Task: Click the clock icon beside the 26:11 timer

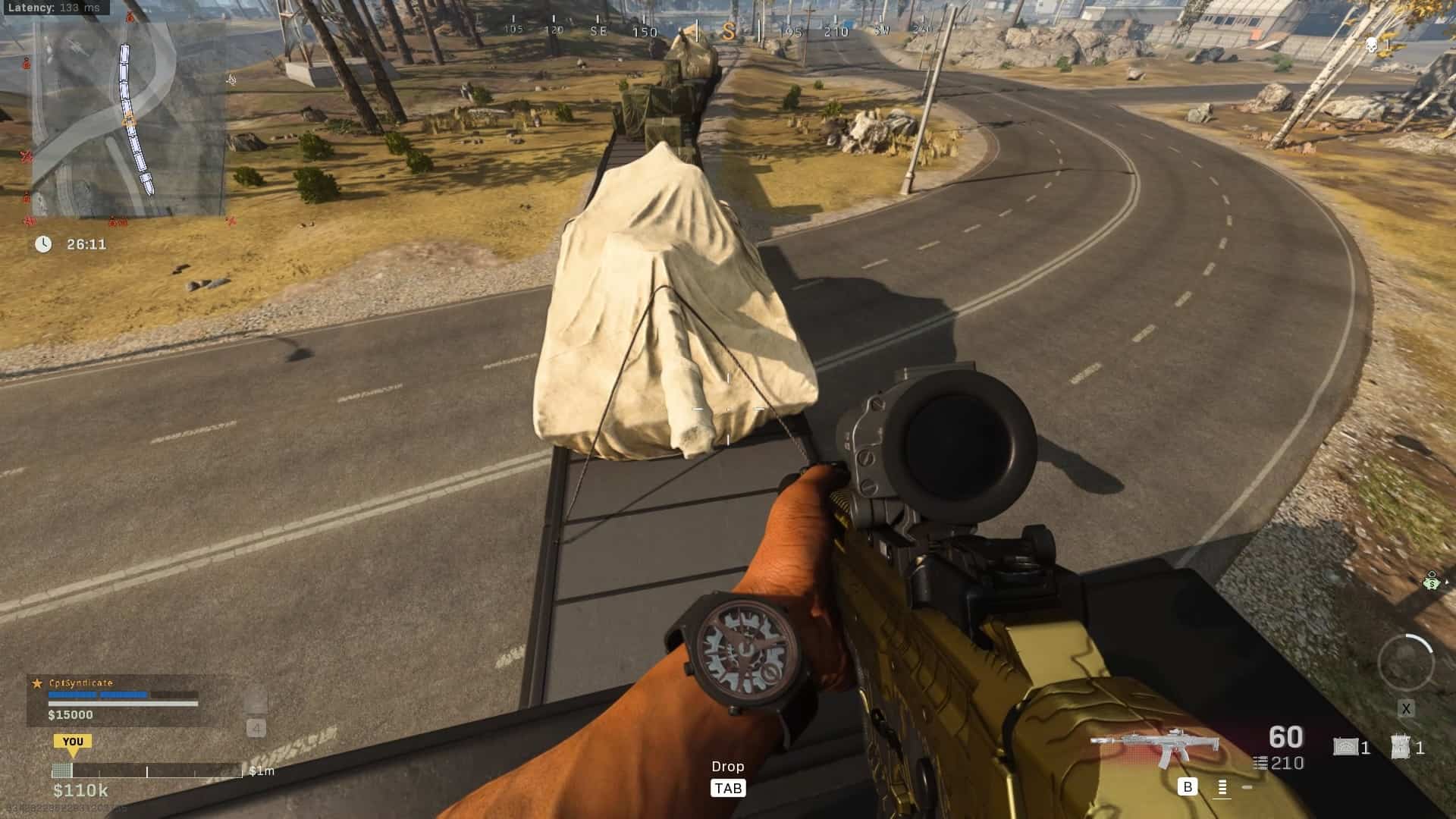Action: pyautogui.click(x=43, y=244)
